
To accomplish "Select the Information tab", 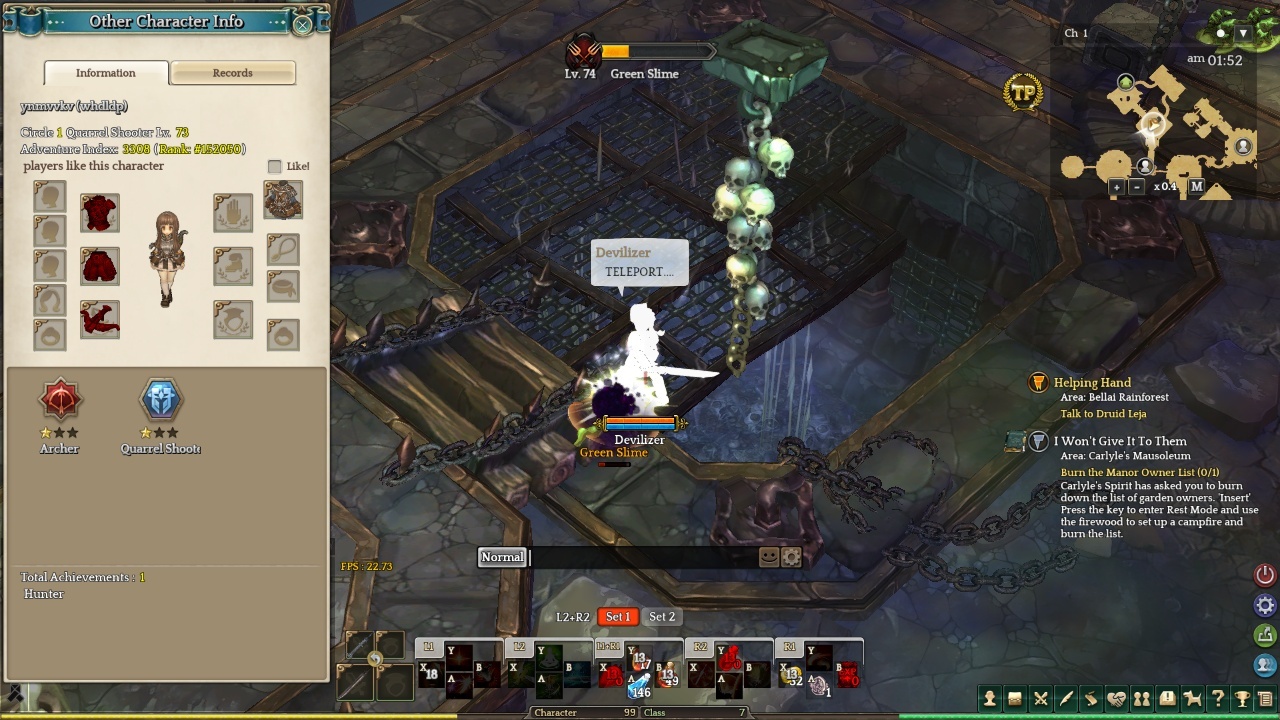I will (x=106, y=73).
